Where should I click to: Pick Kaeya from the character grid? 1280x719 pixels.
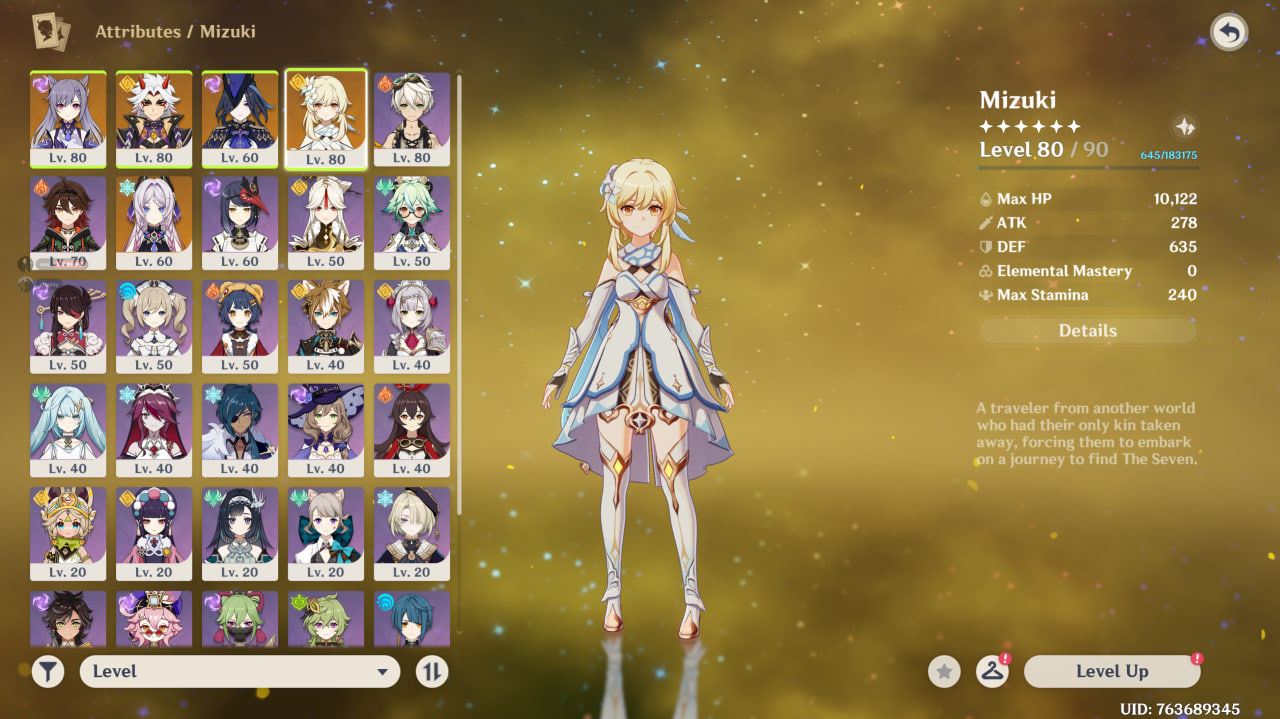240,430
